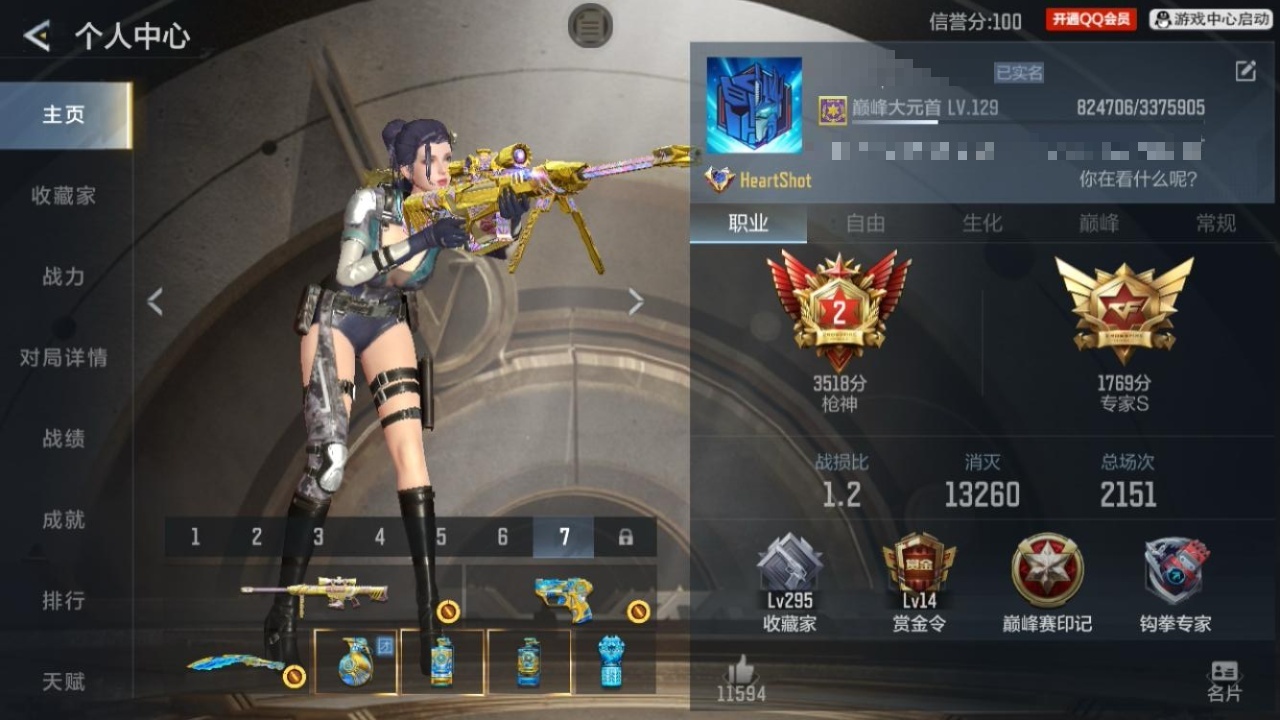Open the 赏金令 Lv14 badge
Screen dimensions: 1280x720
(919, 582)
